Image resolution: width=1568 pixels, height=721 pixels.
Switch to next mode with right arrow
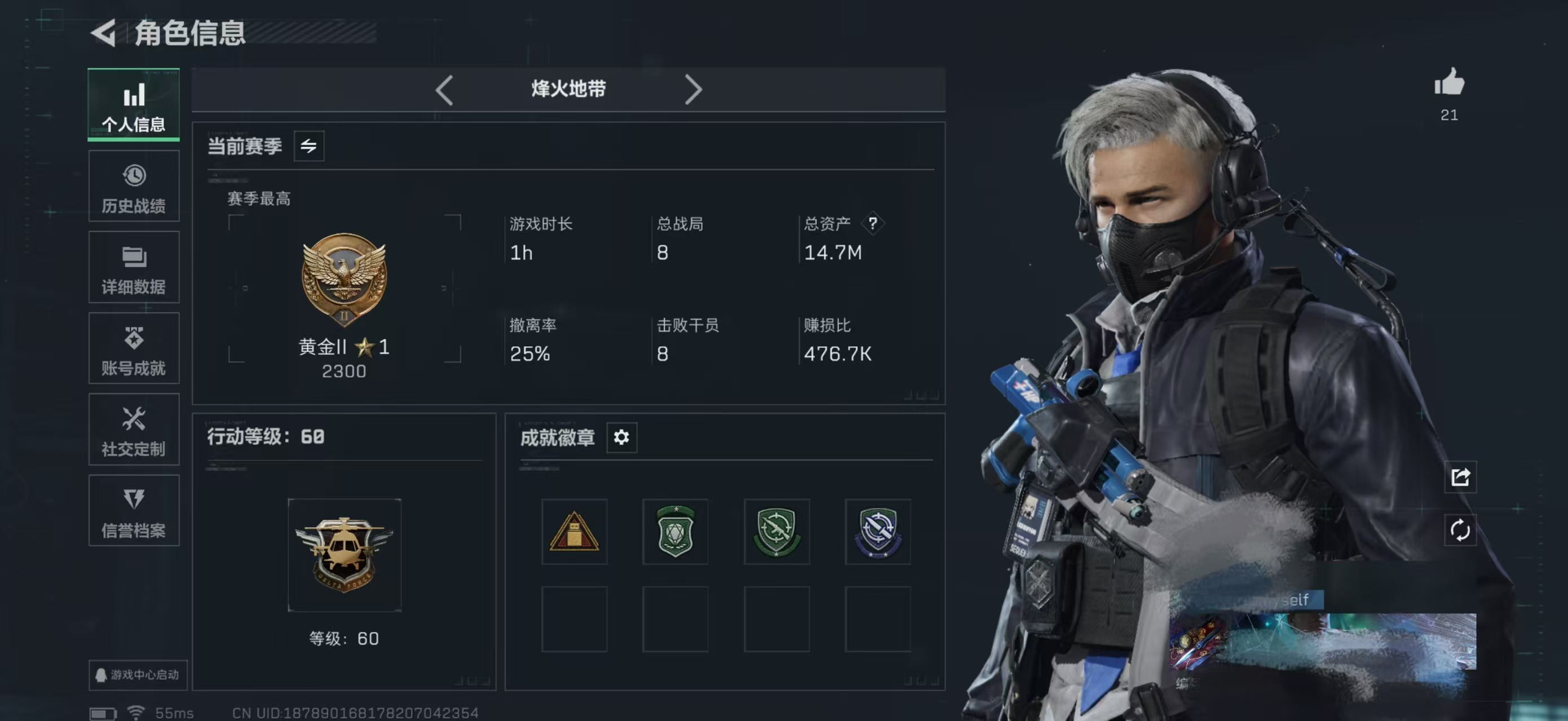[694, 90]
